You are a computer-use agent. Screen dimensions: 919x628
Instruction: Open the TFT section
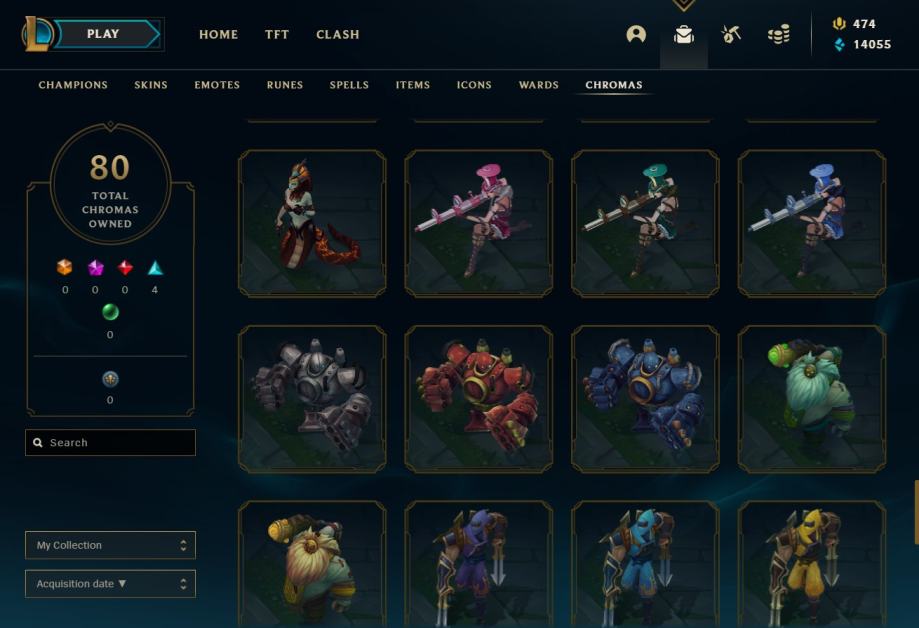point(277,34)
